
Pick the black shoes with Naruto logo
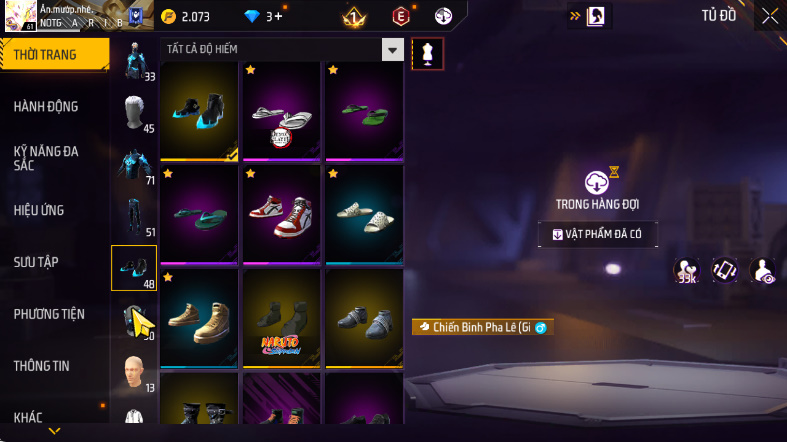(282, 316)
